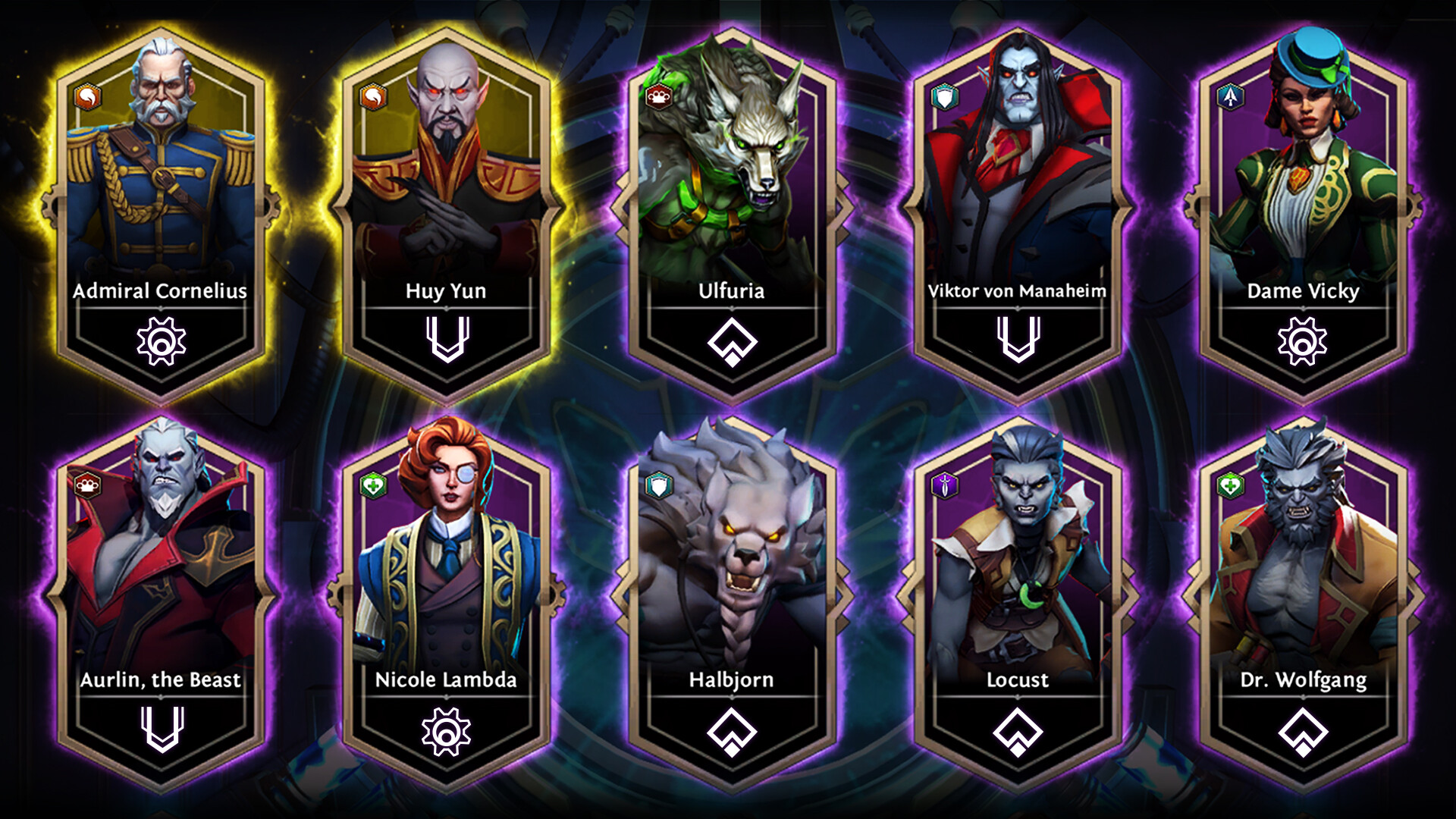Click the Locust name label
Image resolution: width=1456 pixels, height=819 pixels.
1019,680
